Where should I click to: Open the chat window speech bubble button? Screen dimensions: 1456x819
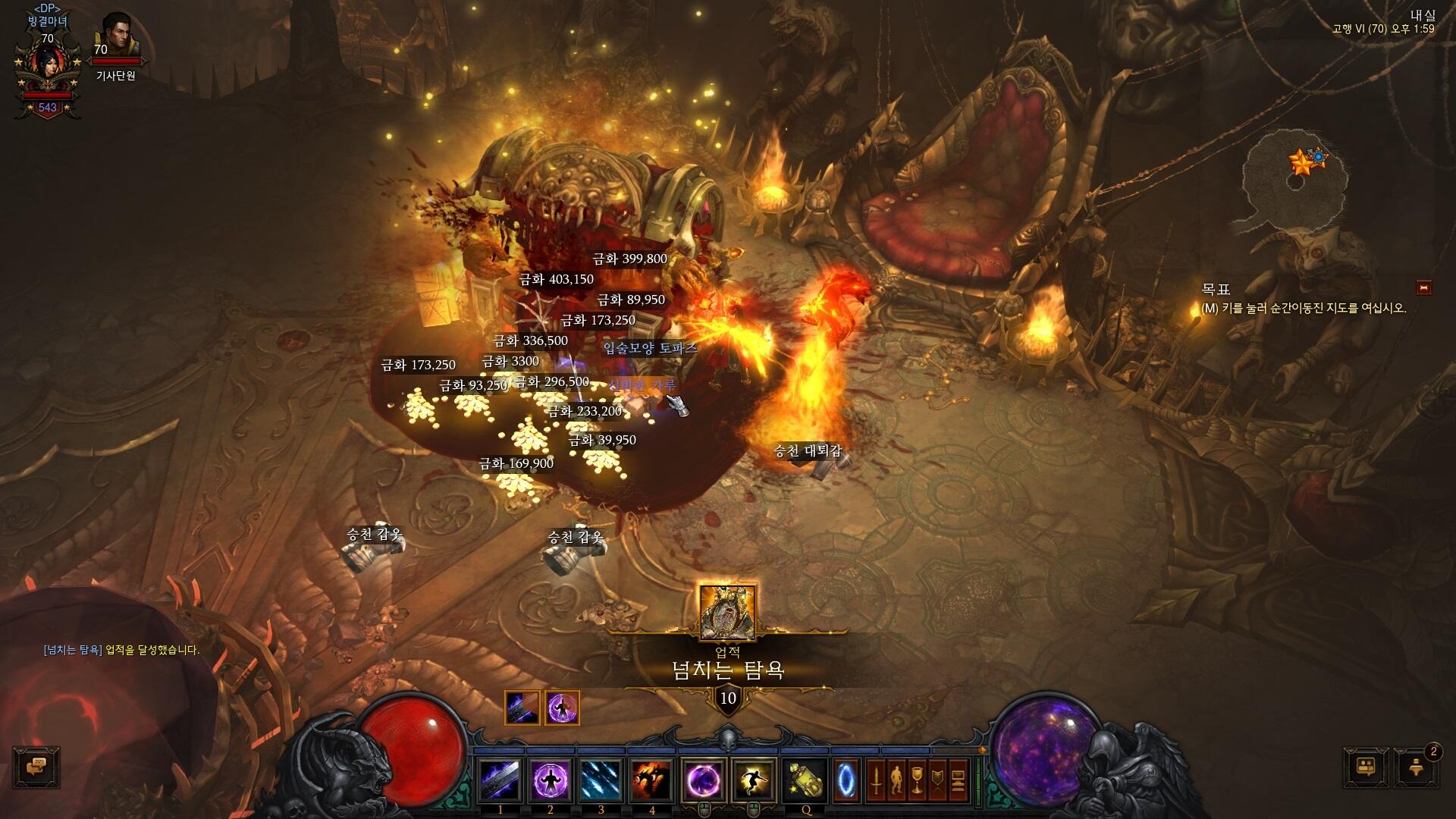[x=36, y=767]
